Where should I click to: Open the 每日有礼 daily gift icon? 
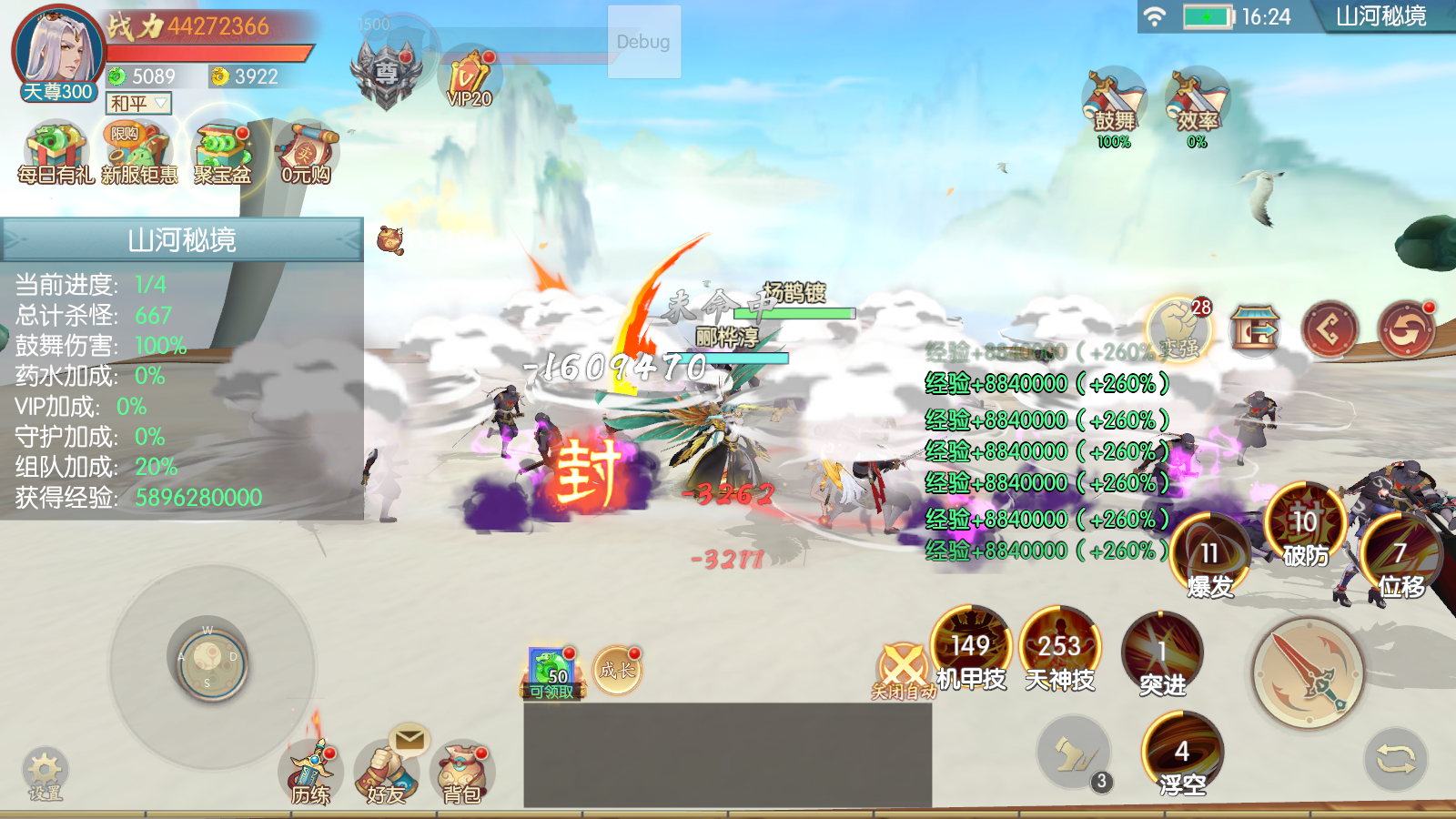(56, 151)
